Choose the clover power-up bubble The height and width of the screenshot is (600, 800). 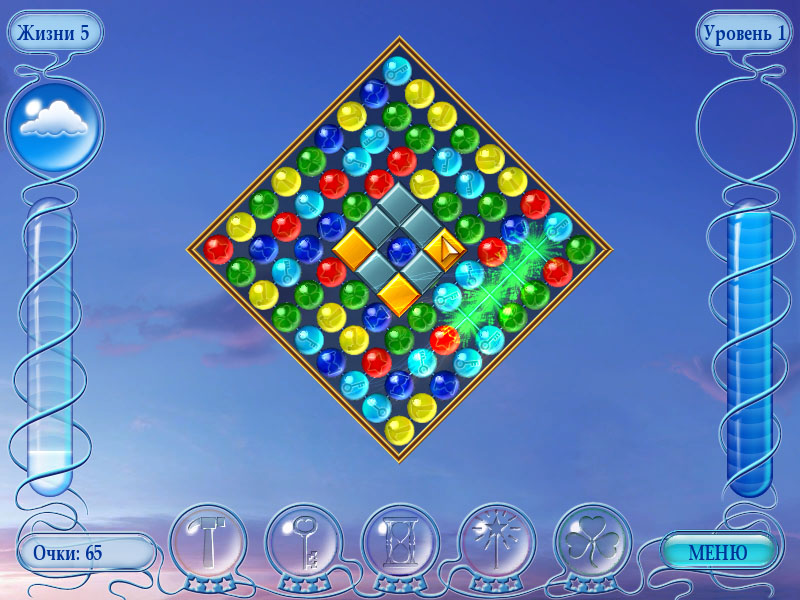[x=593, y=546]
